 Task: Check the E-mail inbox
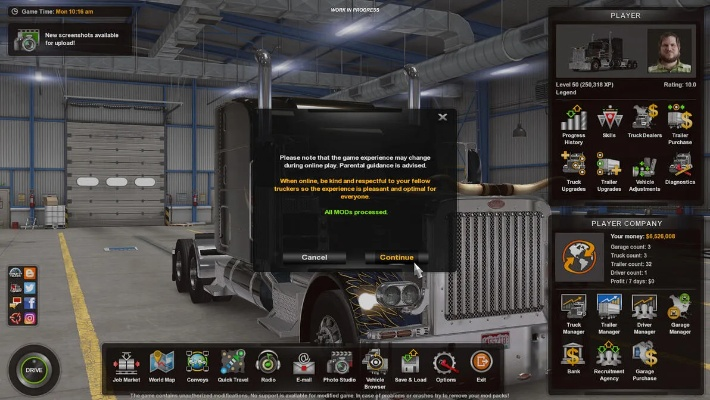302,365
